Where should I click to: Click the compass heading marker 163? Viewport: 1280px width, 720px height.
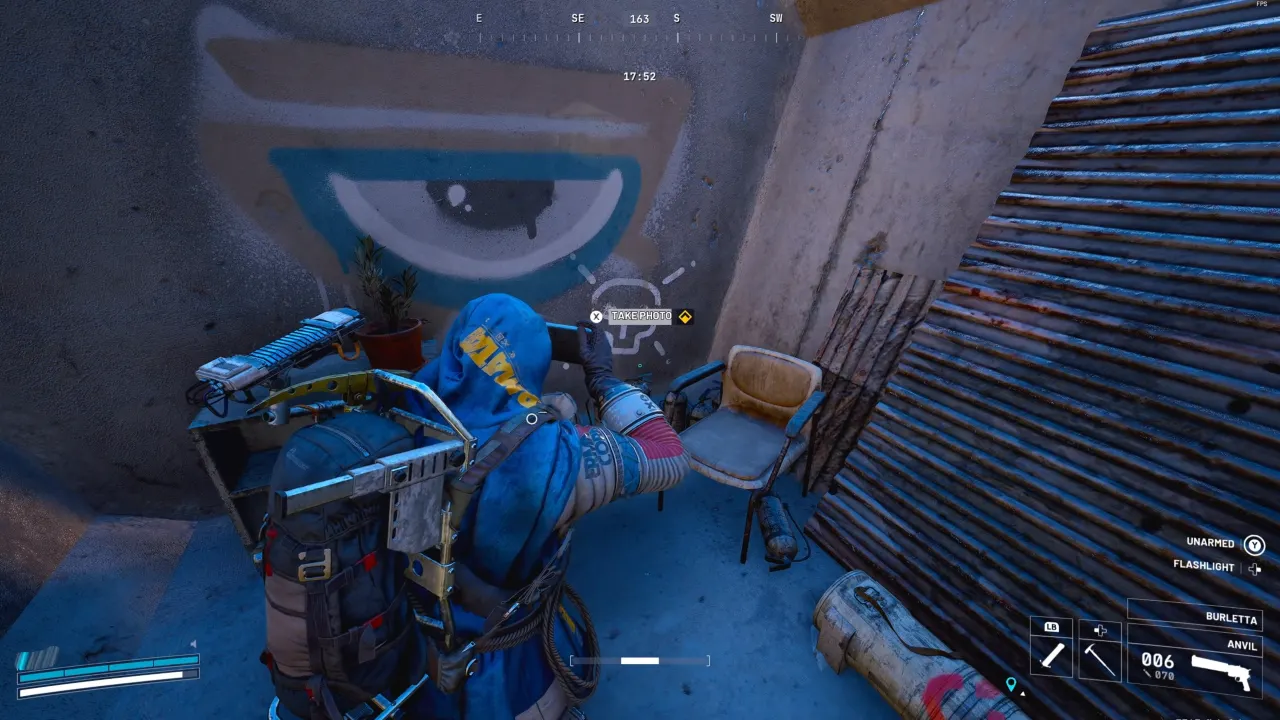point(639,18)
